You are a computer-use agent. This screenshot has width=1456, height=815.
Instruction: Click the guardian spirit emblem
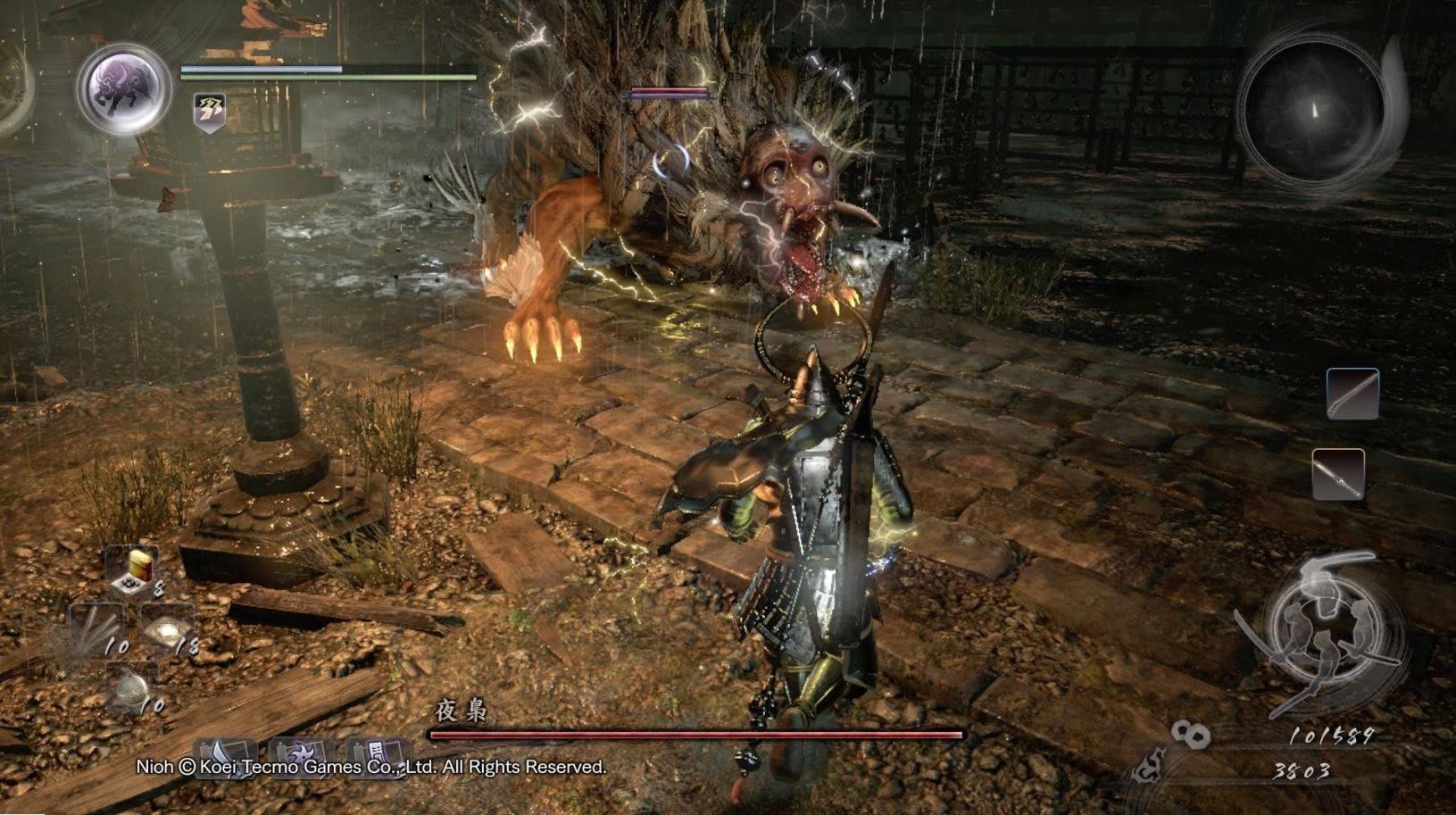123,88
